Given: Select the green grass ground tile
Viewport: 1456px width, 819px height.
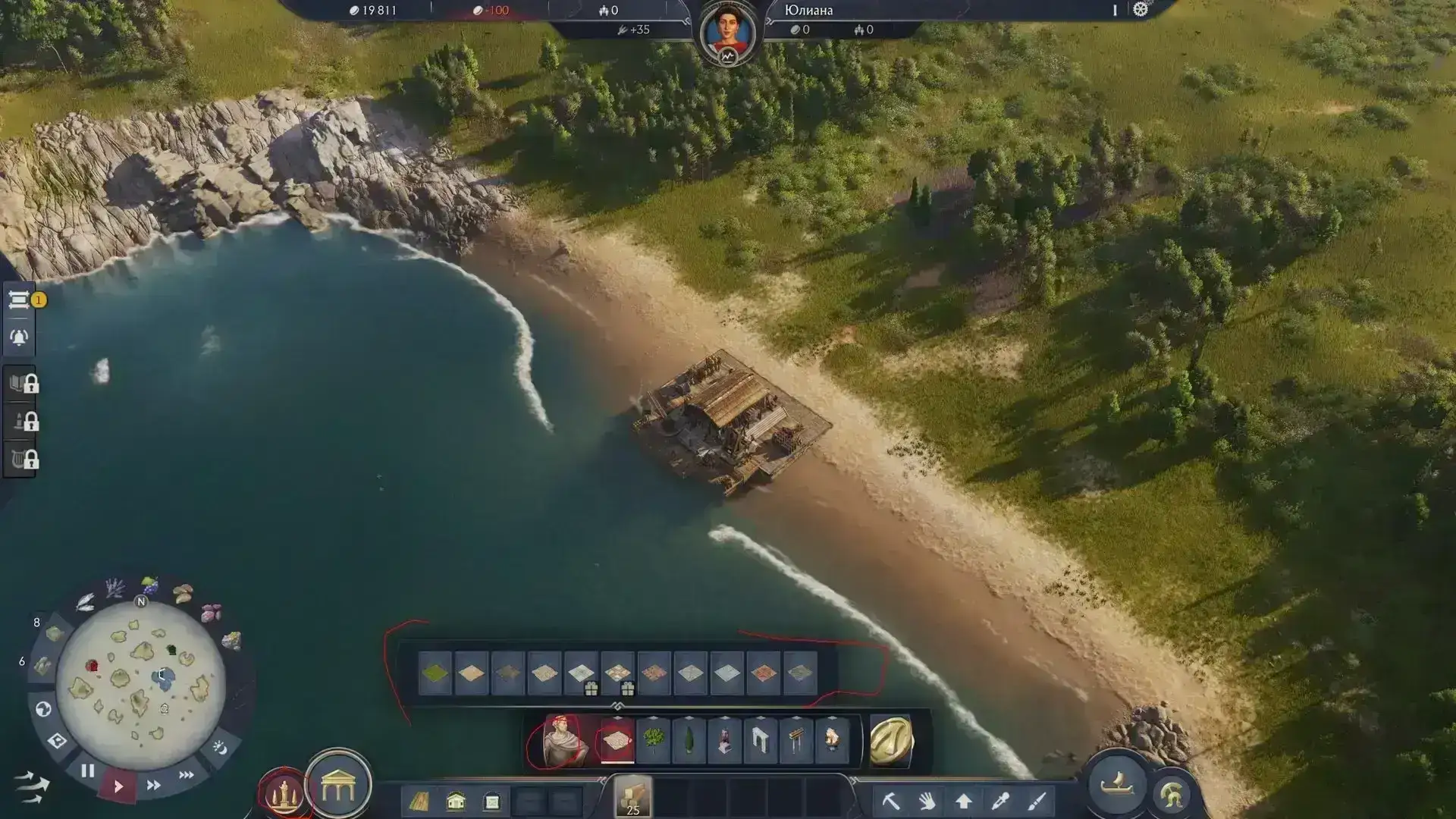Looking at the screenshot, I should [x=435, y=673].
